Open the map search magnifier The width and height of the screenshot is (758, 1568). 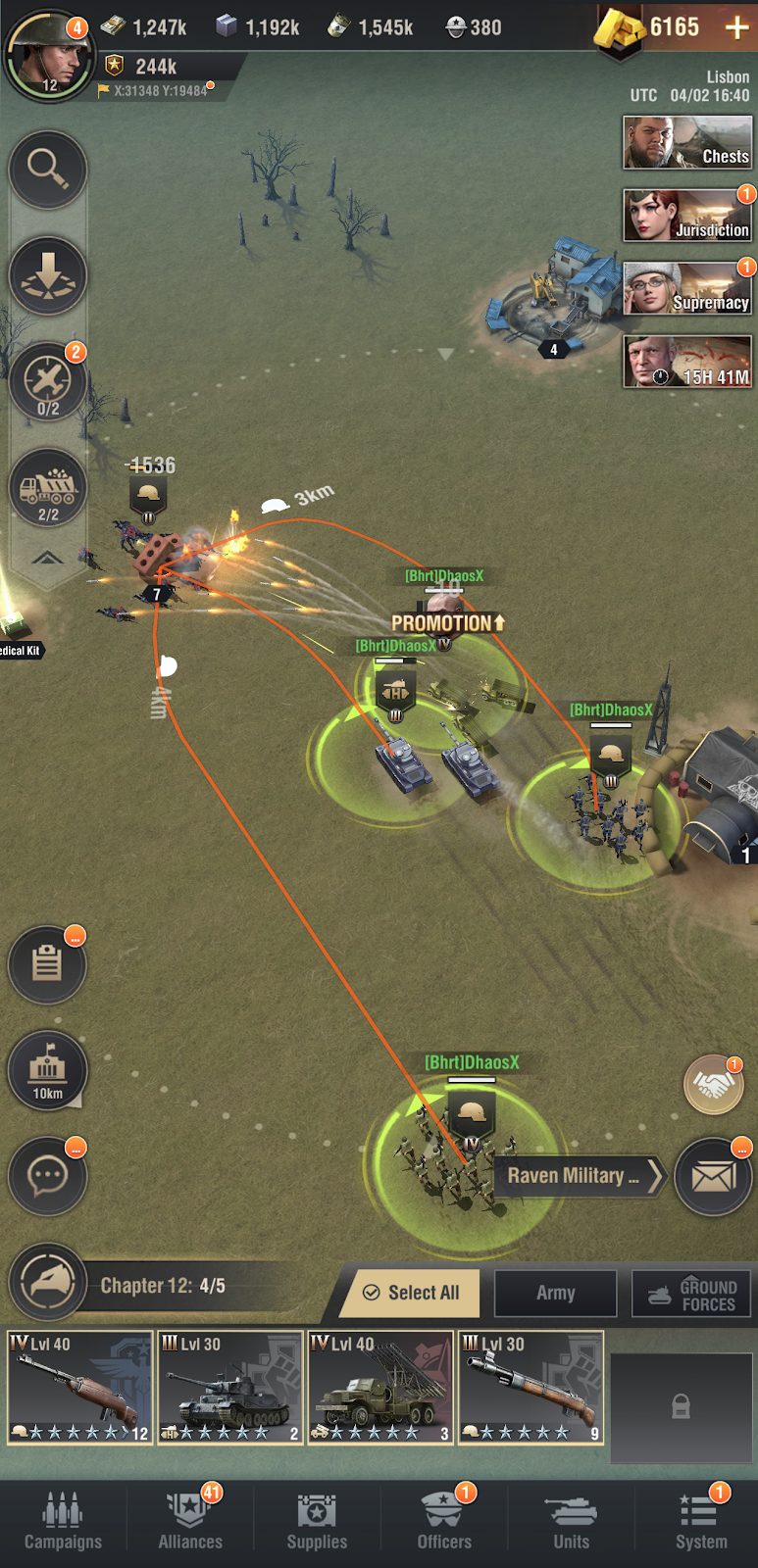[48, 170]
